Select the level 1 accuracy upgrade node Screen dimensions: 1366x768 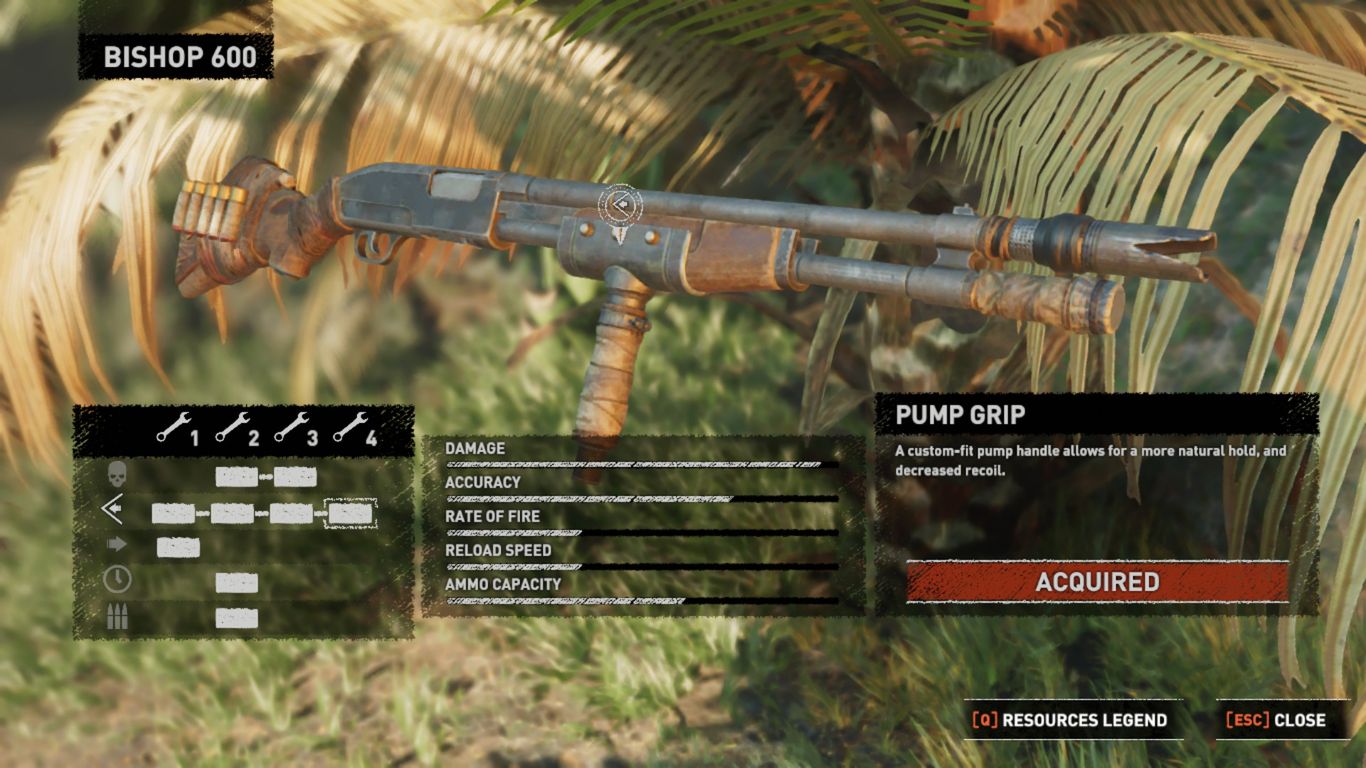pyautogui.click(x=173, y=514)
